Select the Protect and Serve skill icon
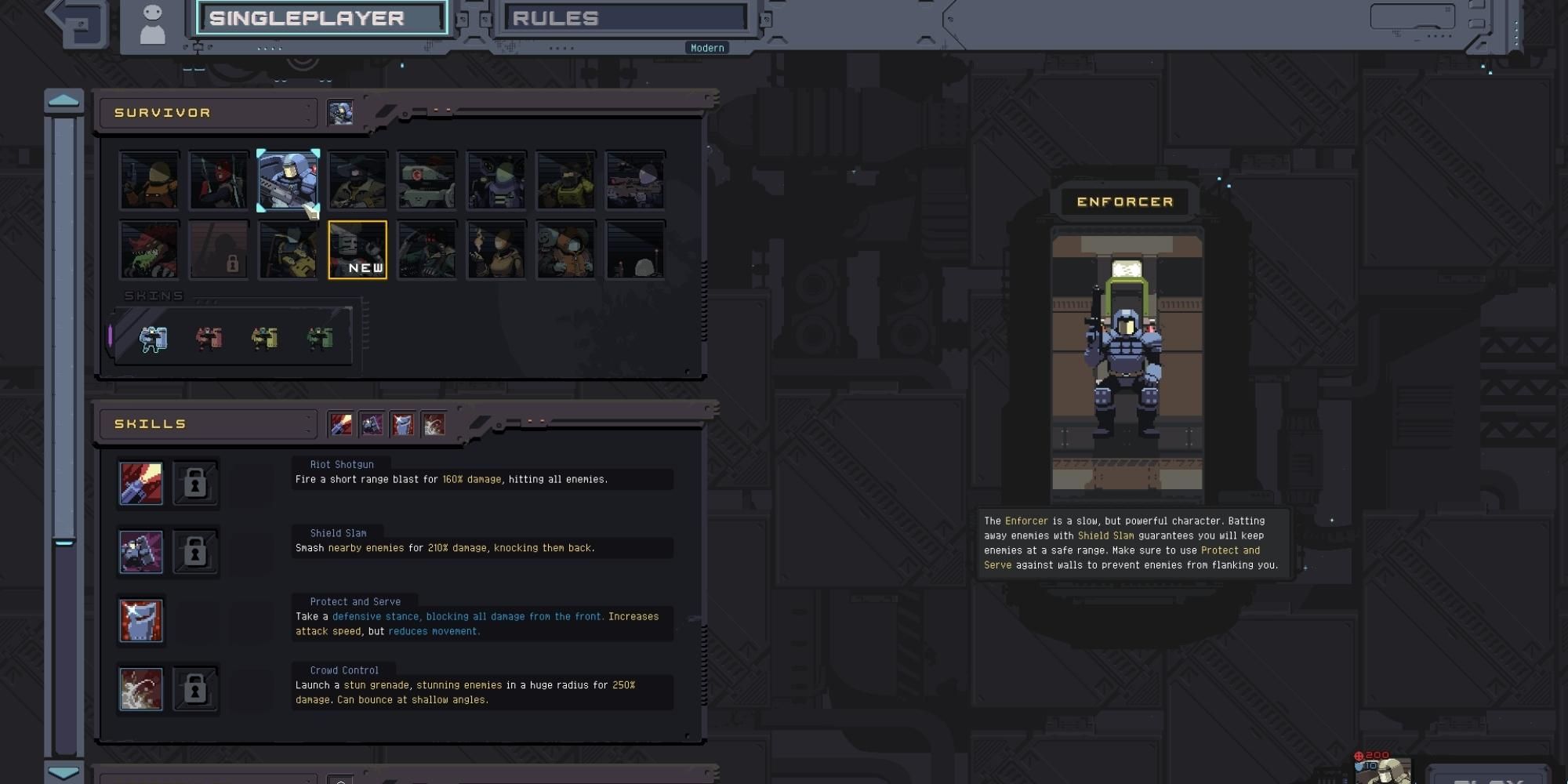The width and height of the screenshot is (1568, 784). 141,620
